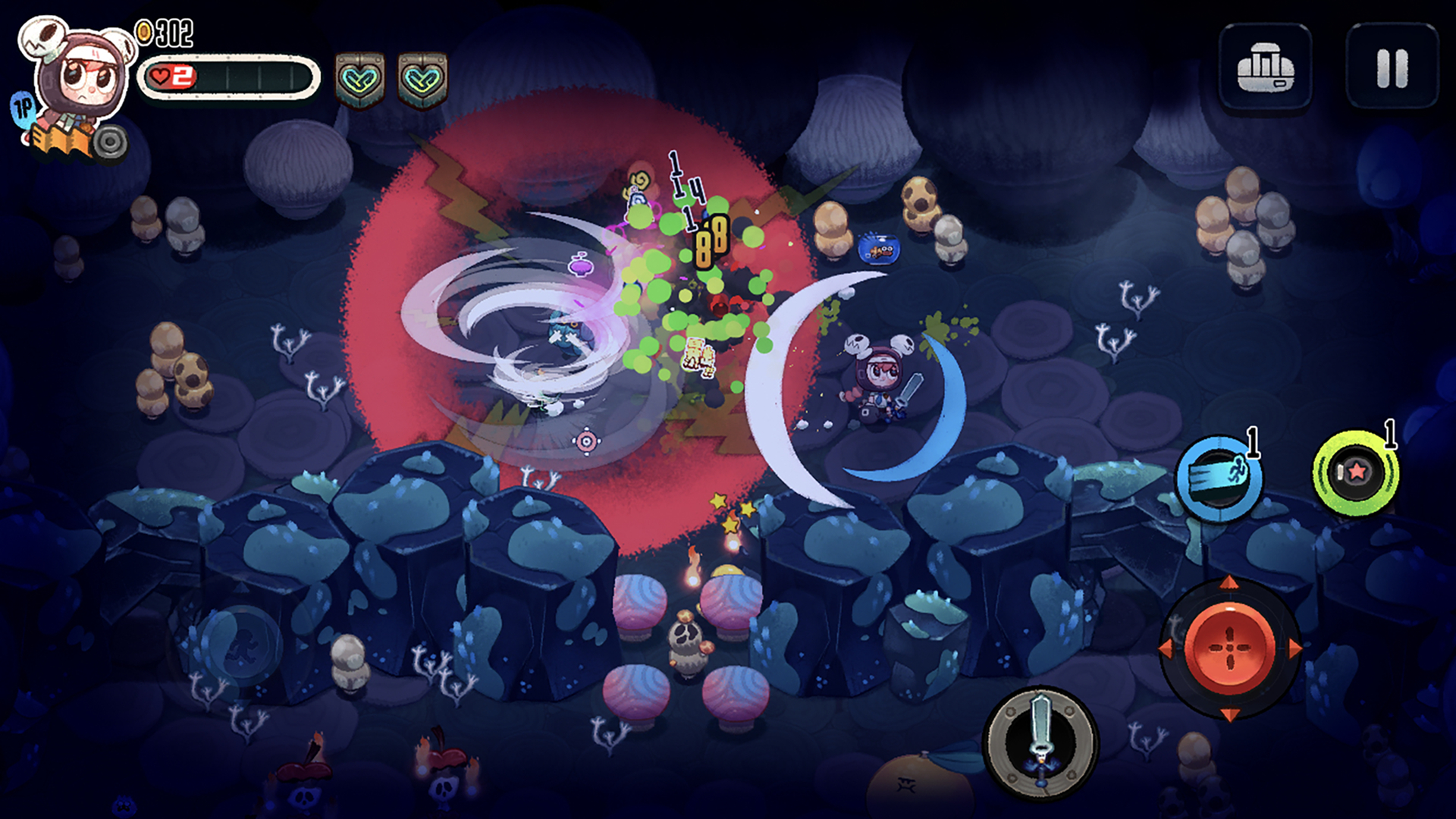This screenshot has width=1456, height=819.
Task: Use the green star special ability
Action: click(x=1356, y=473)
